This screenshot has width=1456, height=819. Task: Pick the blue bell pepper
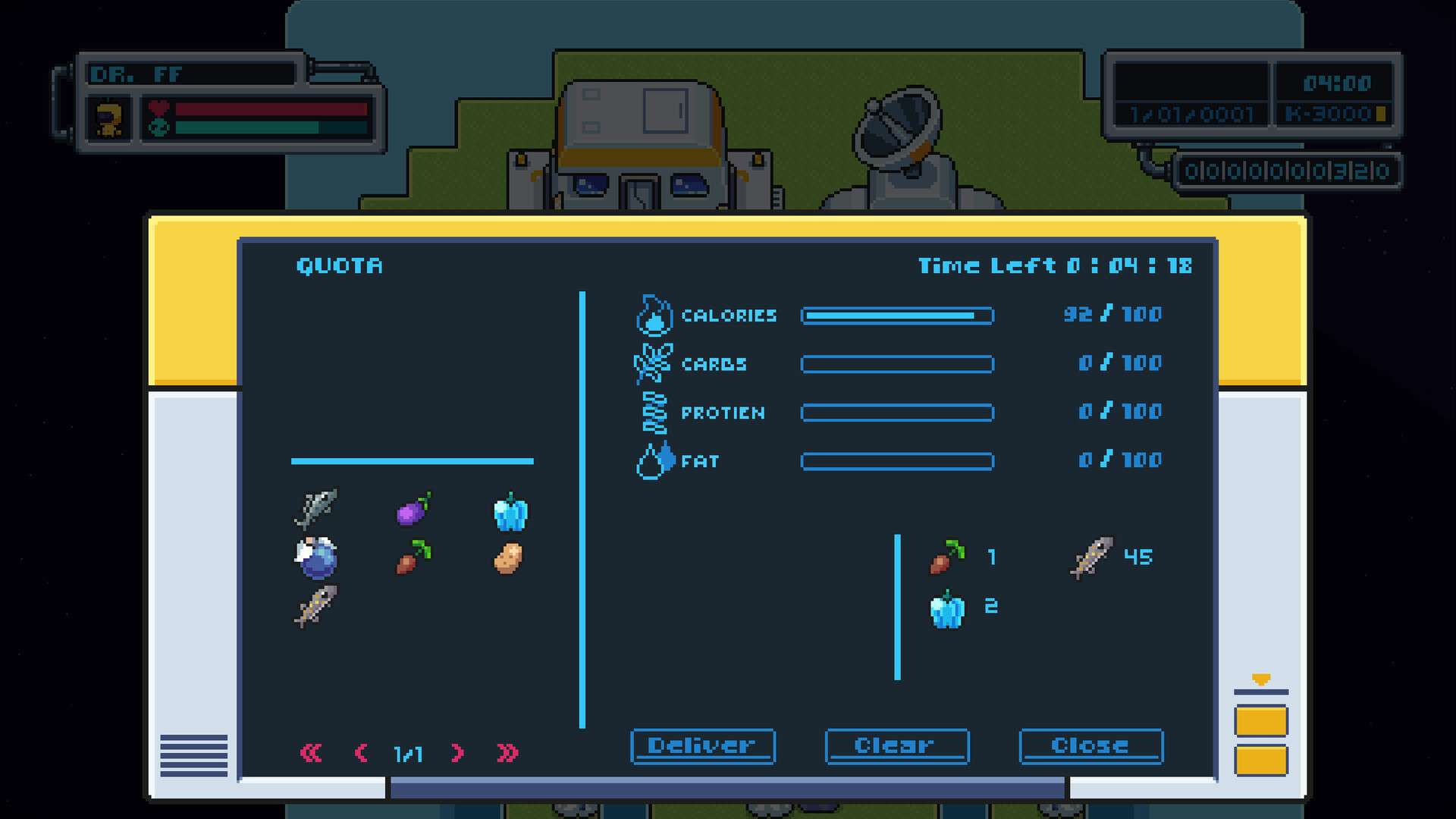point(509,513)
